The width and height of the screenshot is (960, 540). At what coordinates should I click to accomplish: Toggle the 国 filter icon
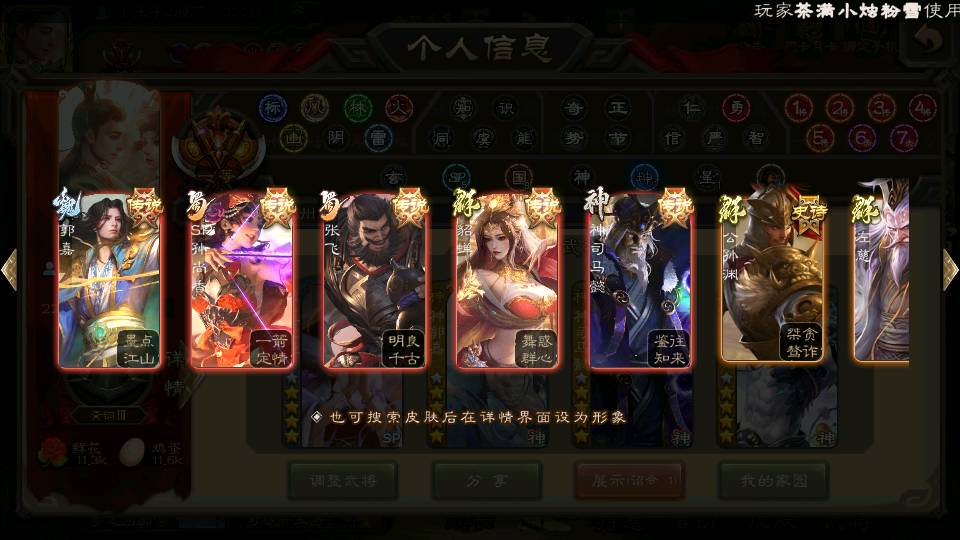518,176
